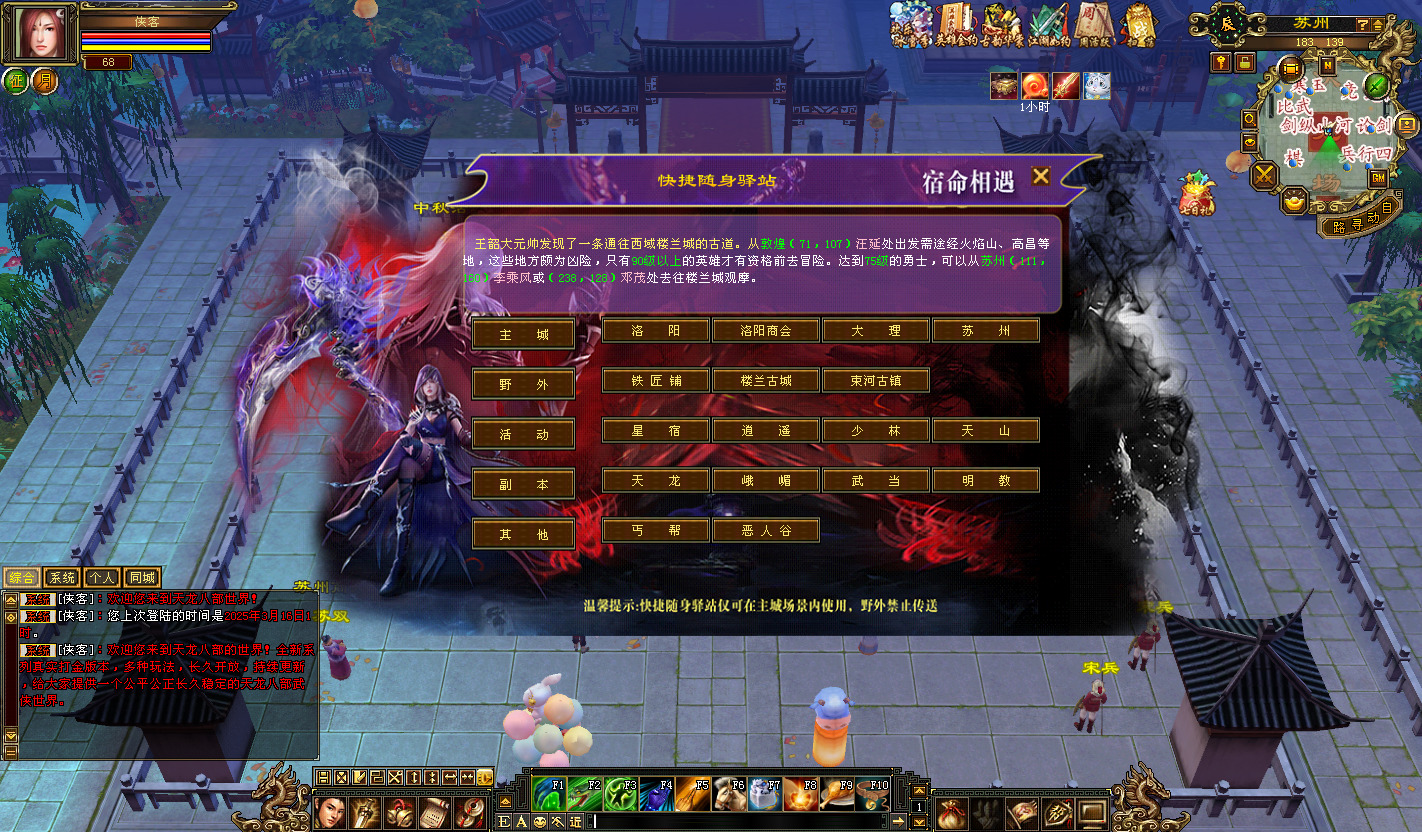Select 楼兰古城 in the teleport station
1422x832 pixels.
tap(765, 380)
